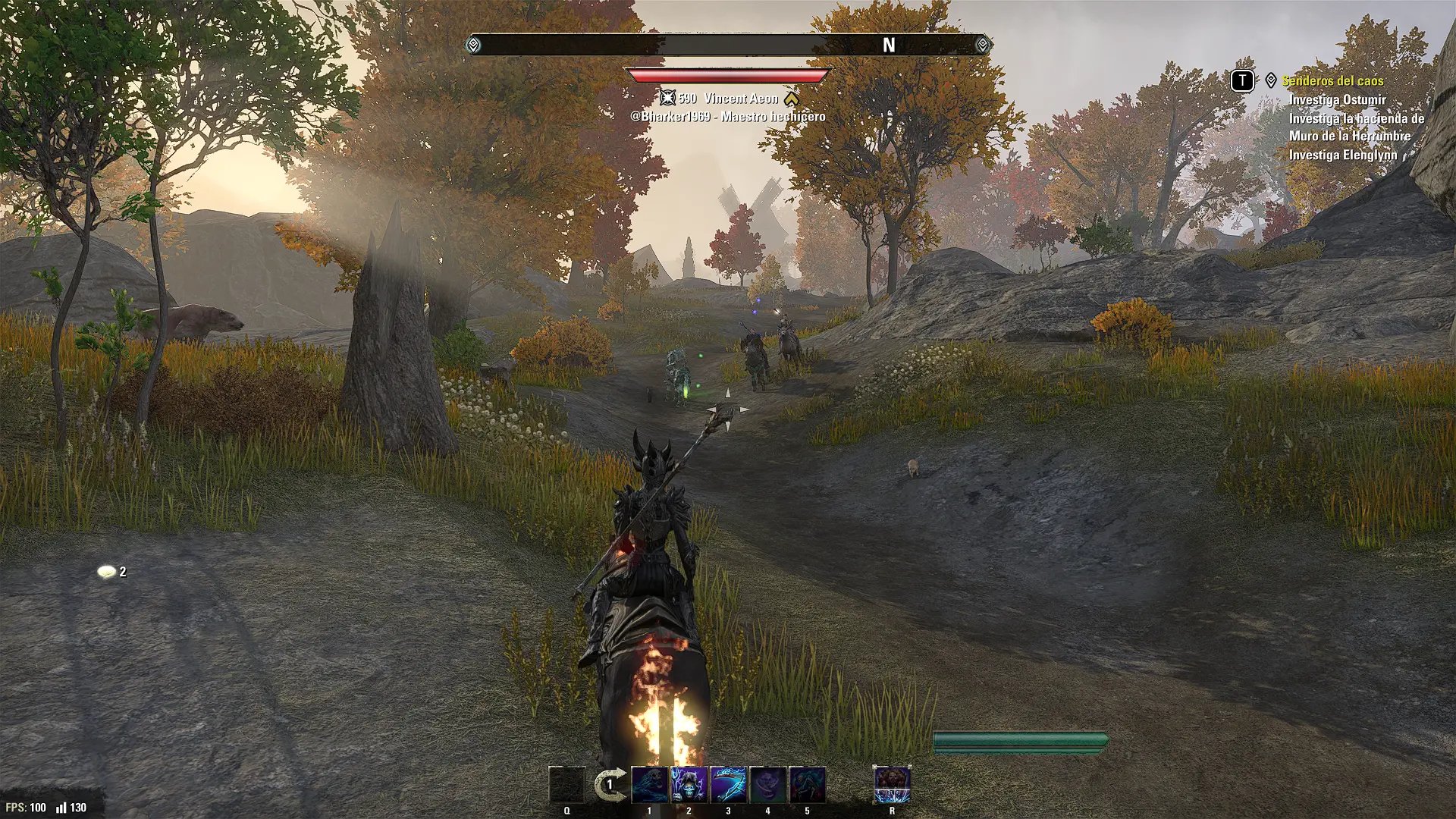Trigger the skeletal reaper ability in slot 5

[x=807, y=784]
